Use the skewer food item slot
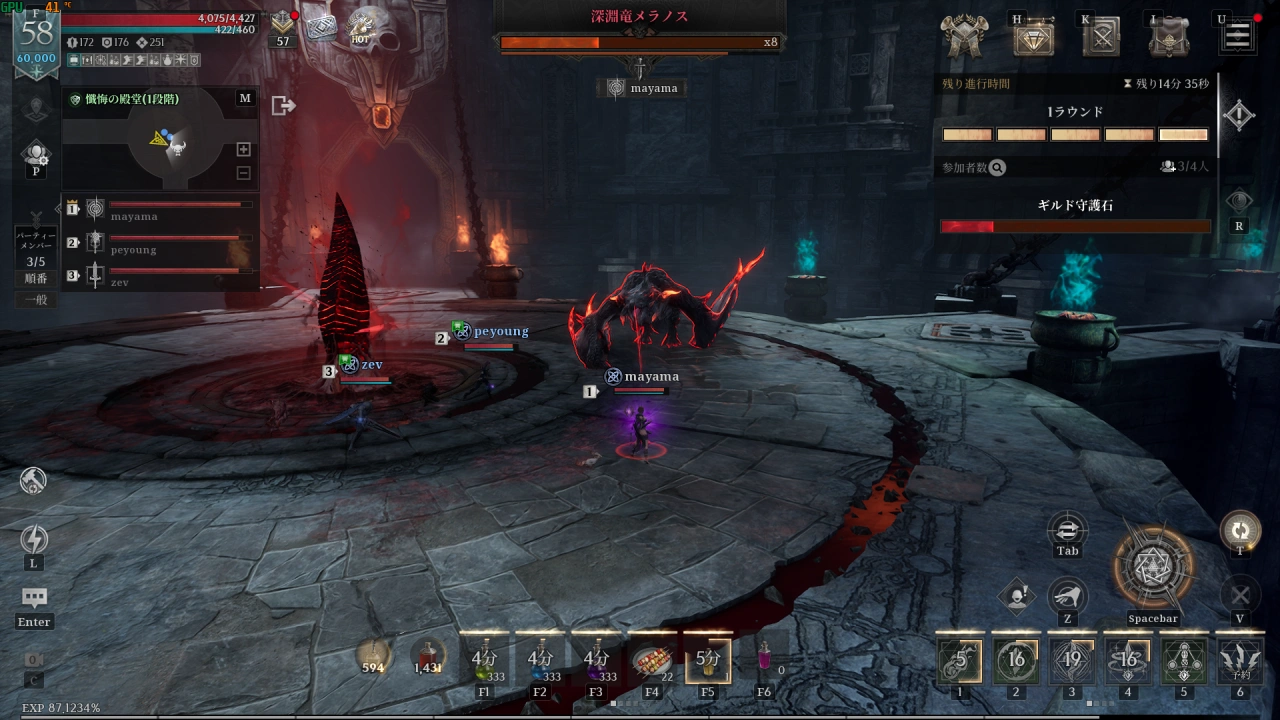The width and height of the screenshot is (1280, 720). coord(651,659)
